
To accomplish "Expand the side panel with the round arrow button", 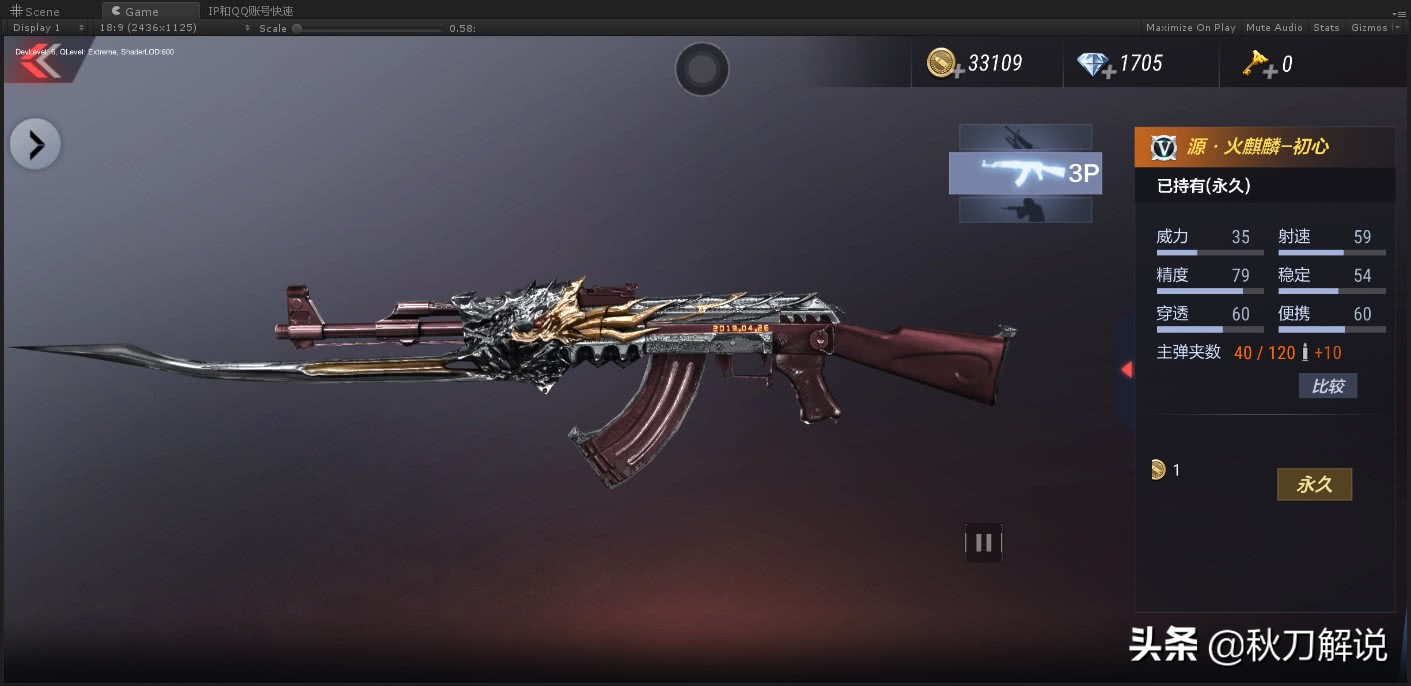I will [x=36, y=146].
